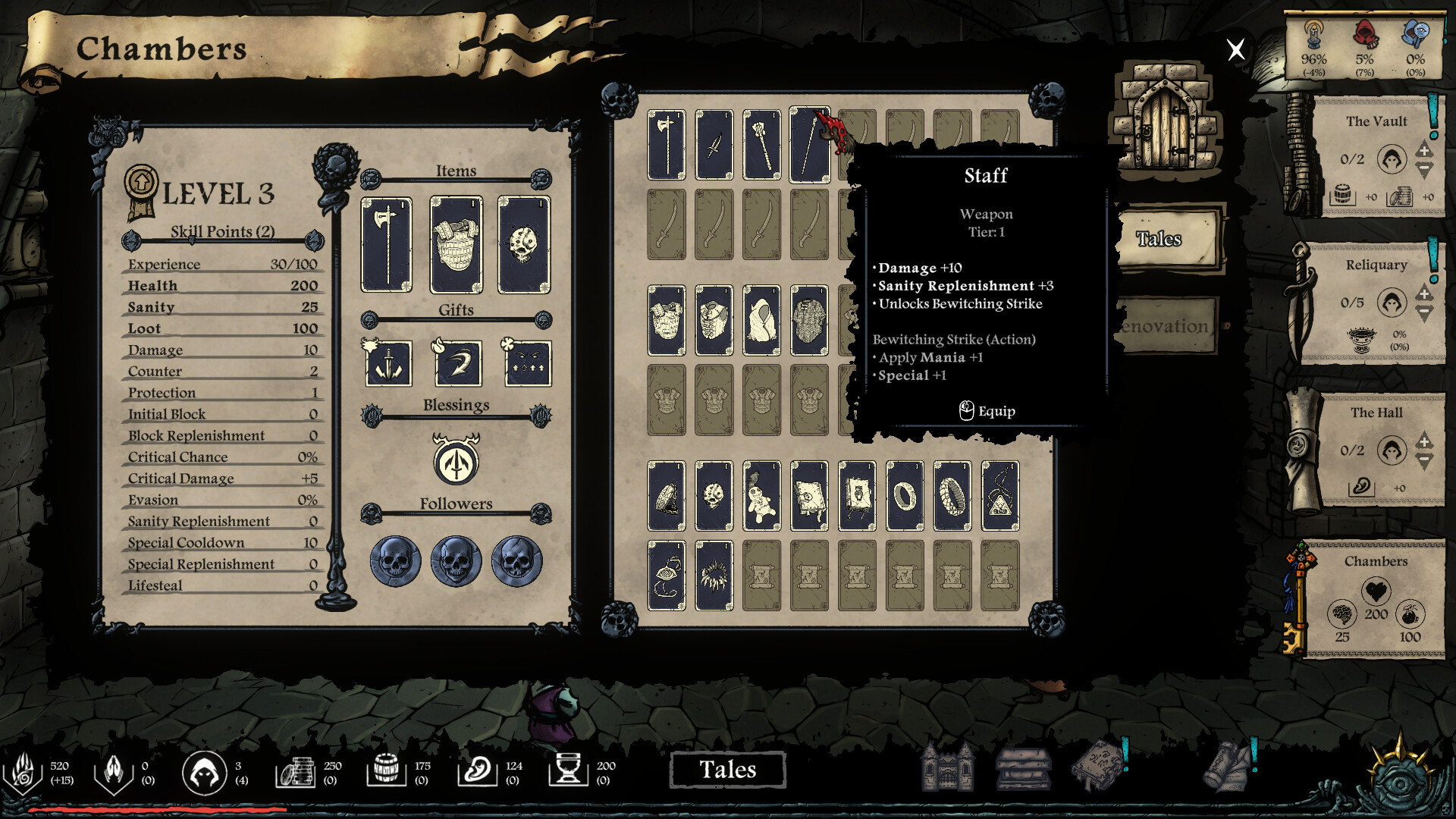Click the equipped axe item slot
The image size is (1456, 819).
[x=387, y=244]
